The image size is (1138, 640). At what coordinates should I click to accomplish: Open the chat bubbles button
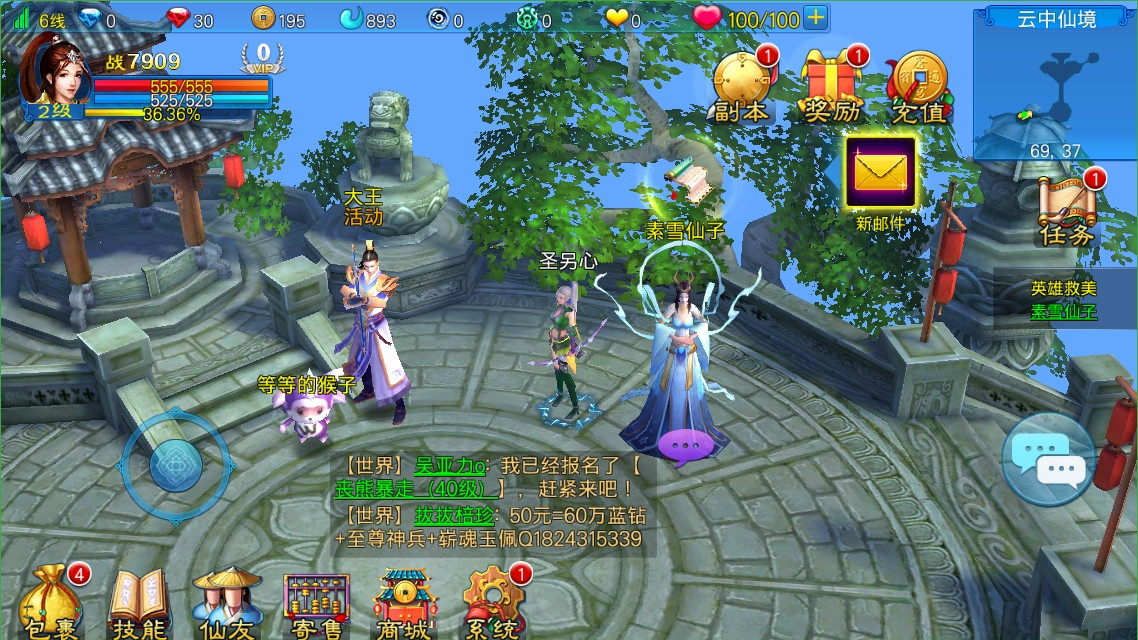1048,459
